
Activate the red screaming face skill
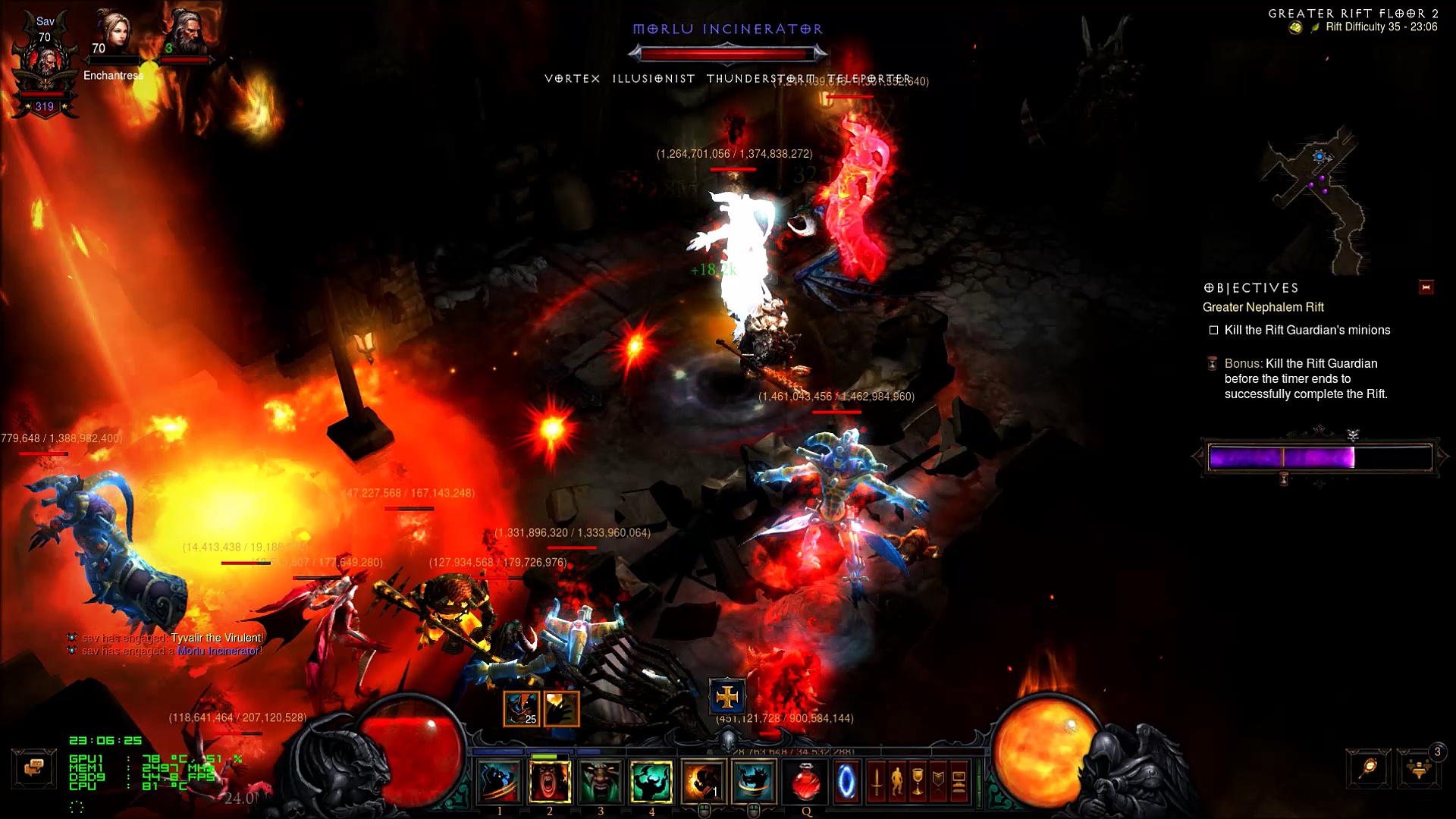click(549, 781)
